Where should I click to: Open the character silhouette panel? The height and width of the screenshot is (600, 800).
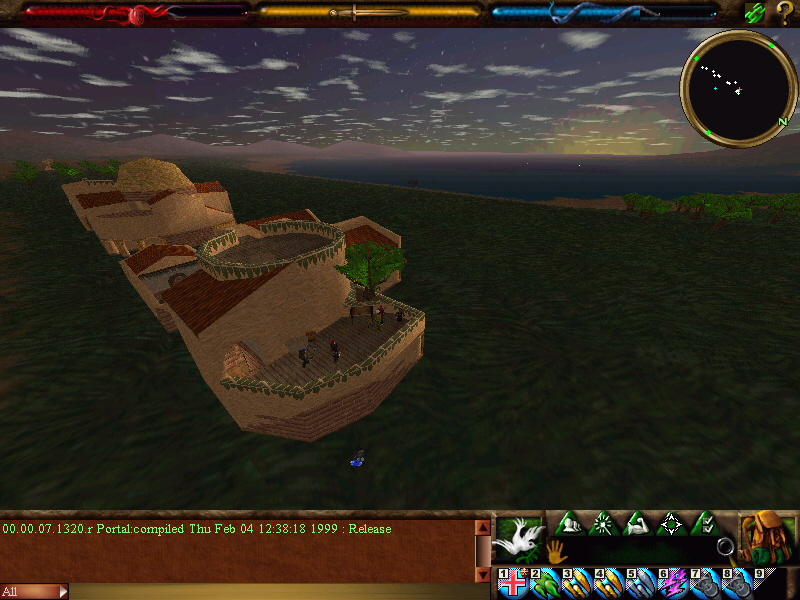[570, 523]
